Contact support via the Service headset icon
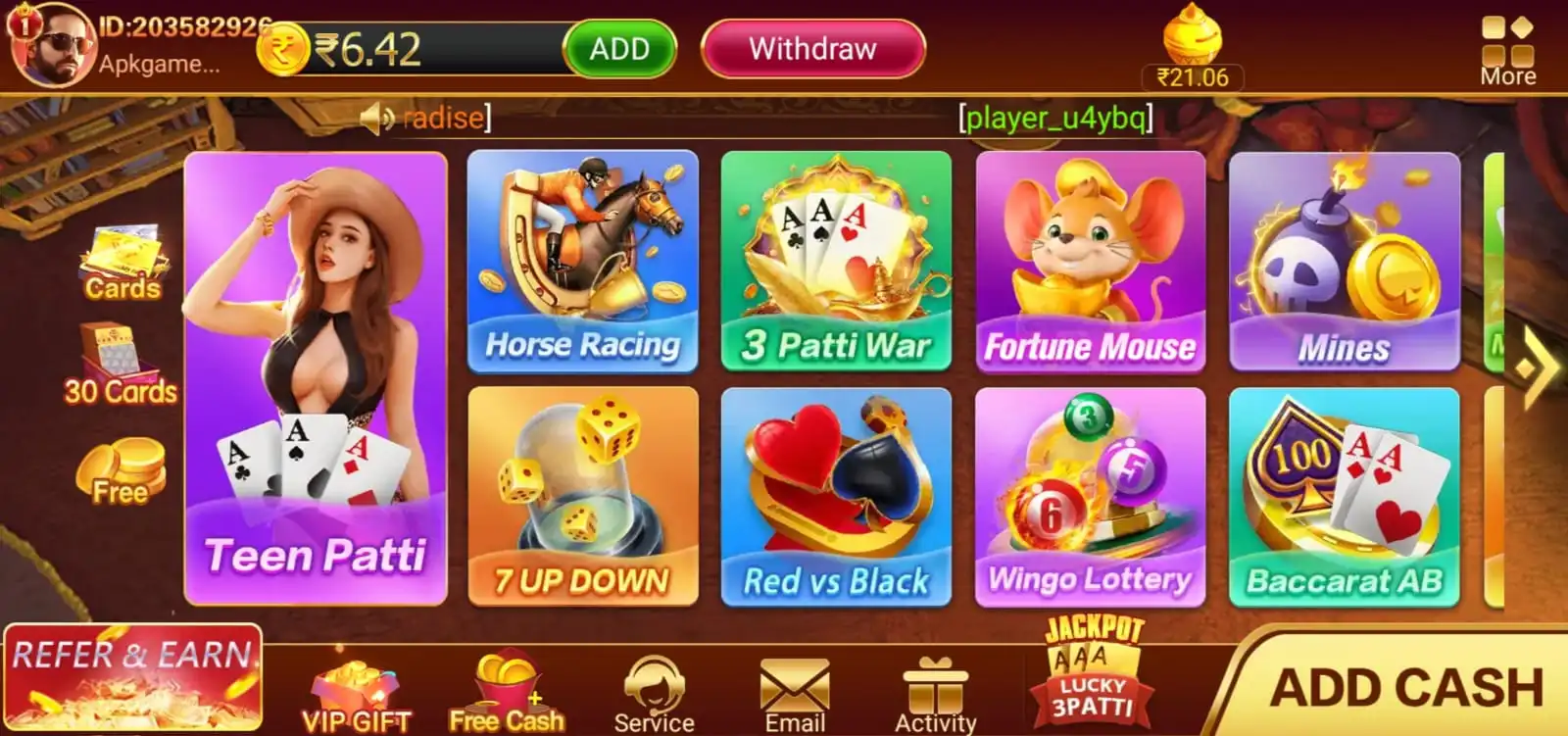1568x736 pixels. (x=654, y=686)
